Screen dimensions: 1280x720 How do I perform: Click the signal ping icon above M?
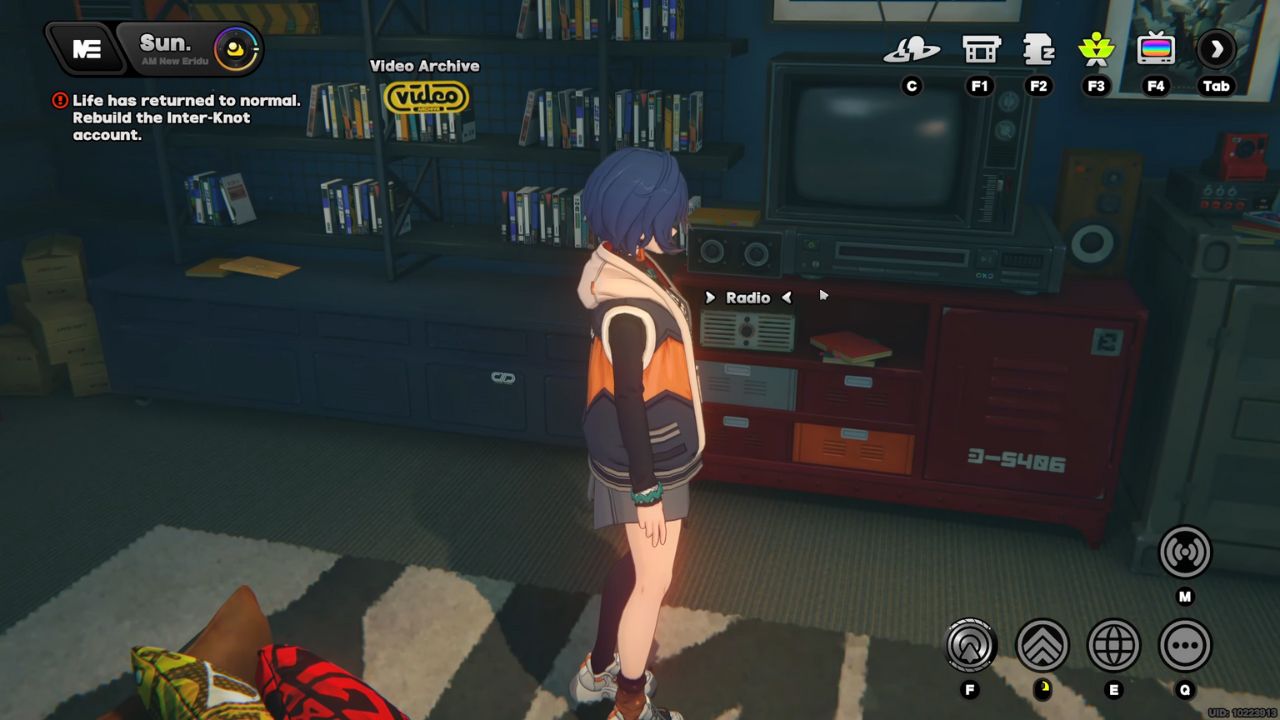[1184, 551]
